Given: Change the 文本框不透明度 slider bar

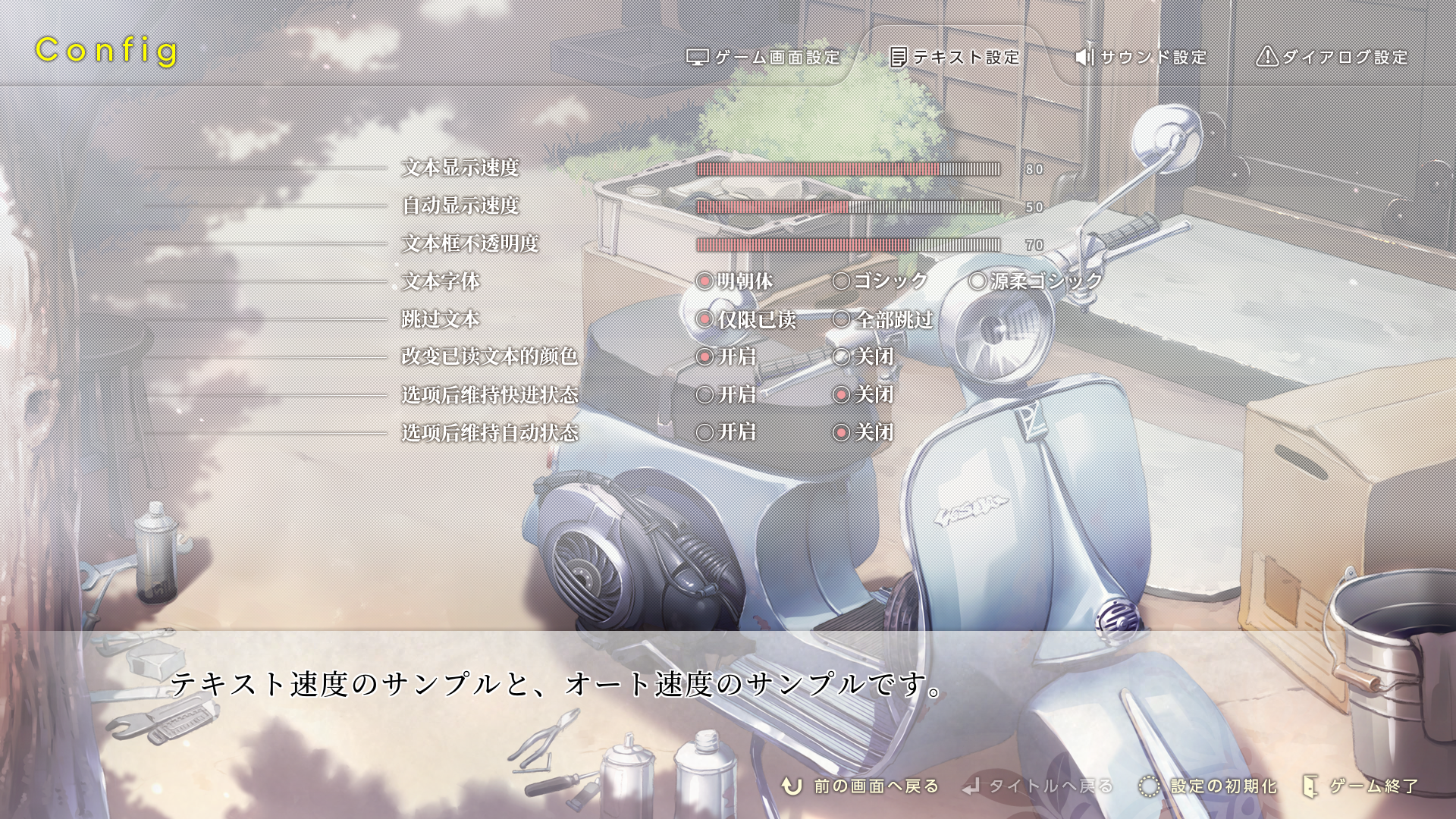Looking at the screenshot, I should [848, 245].
